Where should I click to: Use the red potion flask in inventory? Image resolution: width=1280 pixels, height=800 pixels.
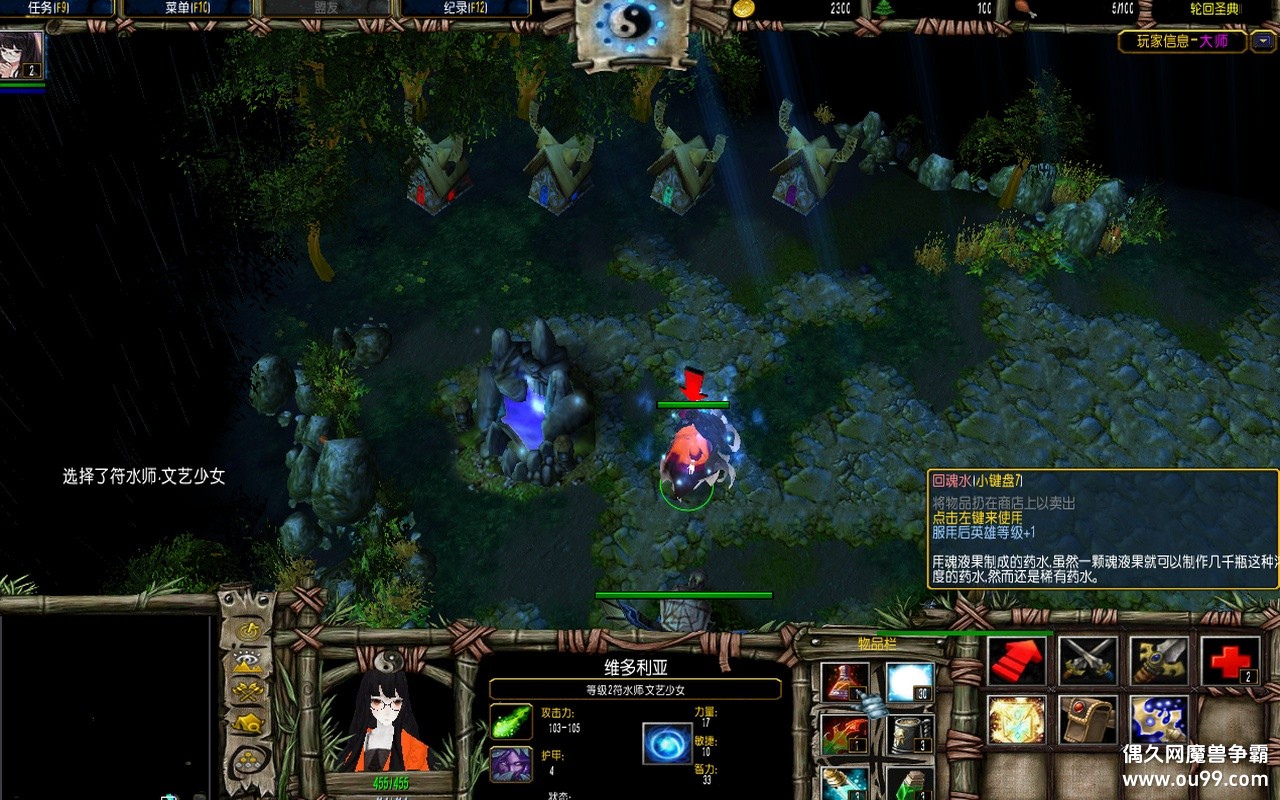pyautogui.click(x=845, y=682)
